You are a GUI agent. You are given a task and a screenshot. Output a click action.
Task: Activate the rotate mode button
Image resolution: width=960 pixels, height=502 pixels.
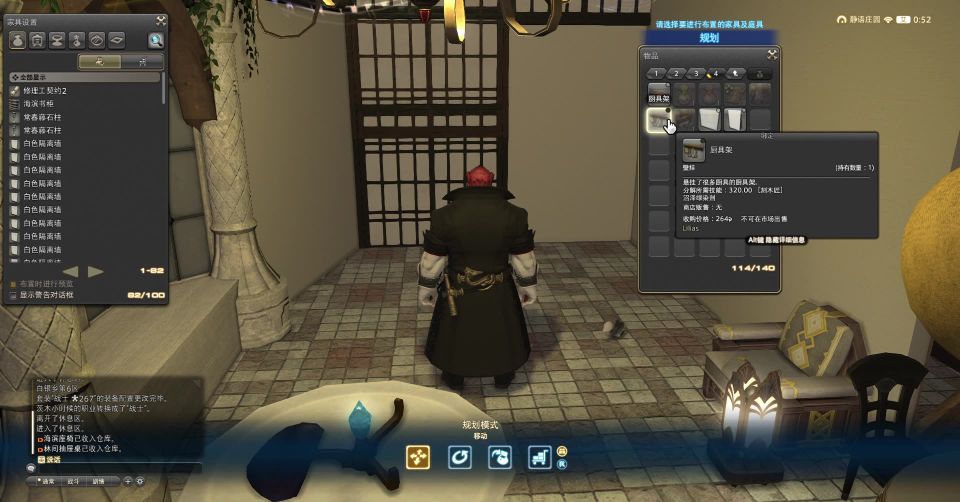coord(459,457)
